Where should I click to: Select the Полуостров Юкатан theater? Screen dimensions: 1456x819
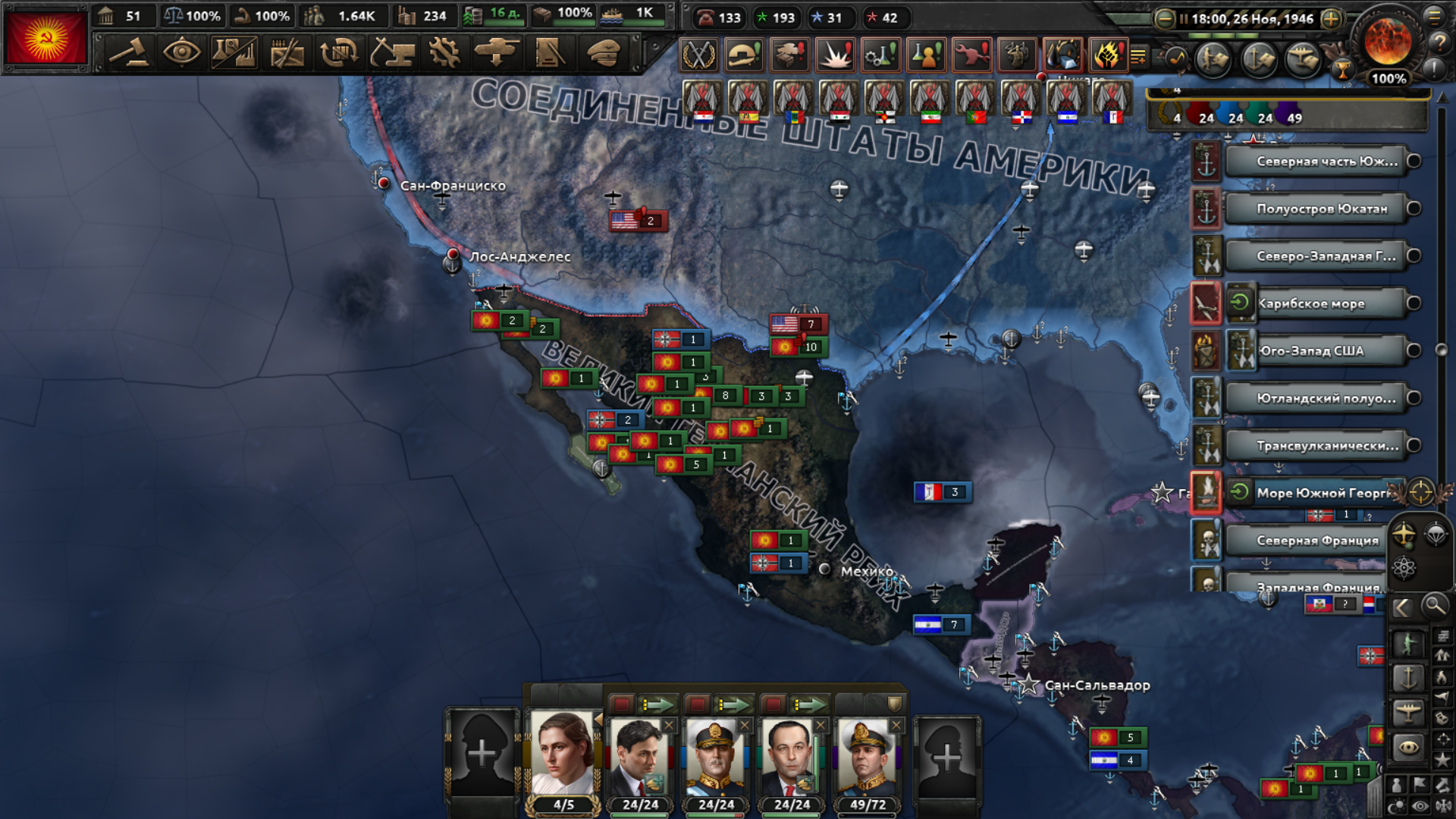(1322, 209)
